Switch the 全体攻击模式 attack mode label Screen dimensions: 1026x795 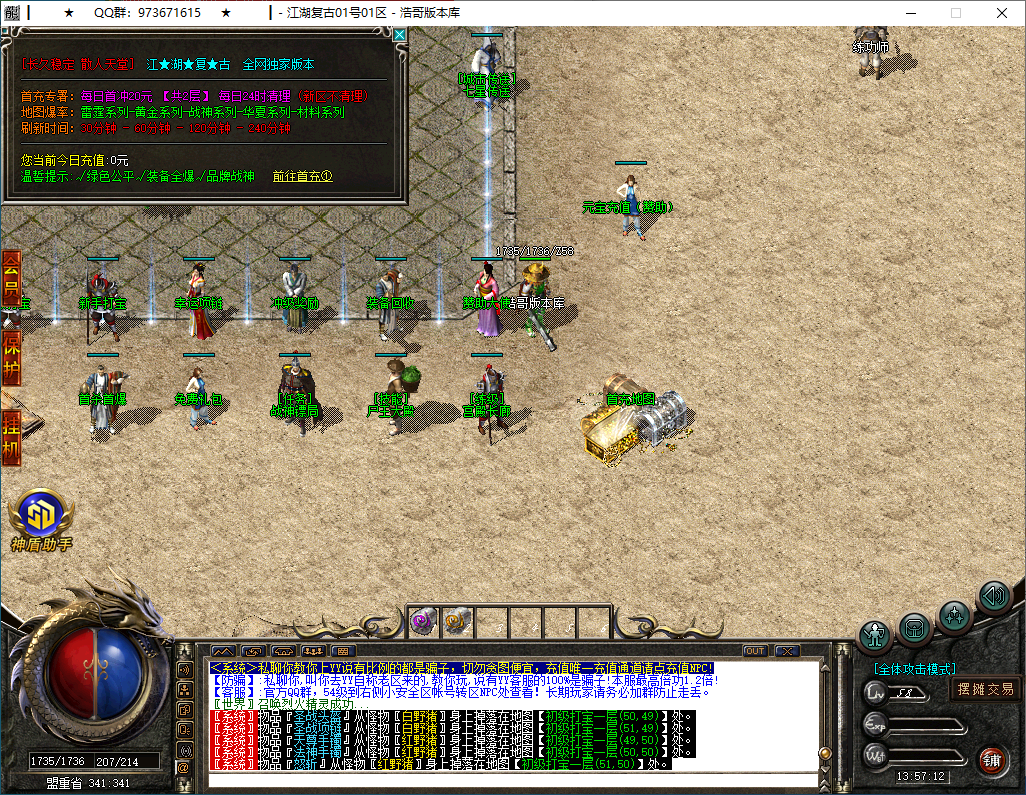(x=914, y=669)
